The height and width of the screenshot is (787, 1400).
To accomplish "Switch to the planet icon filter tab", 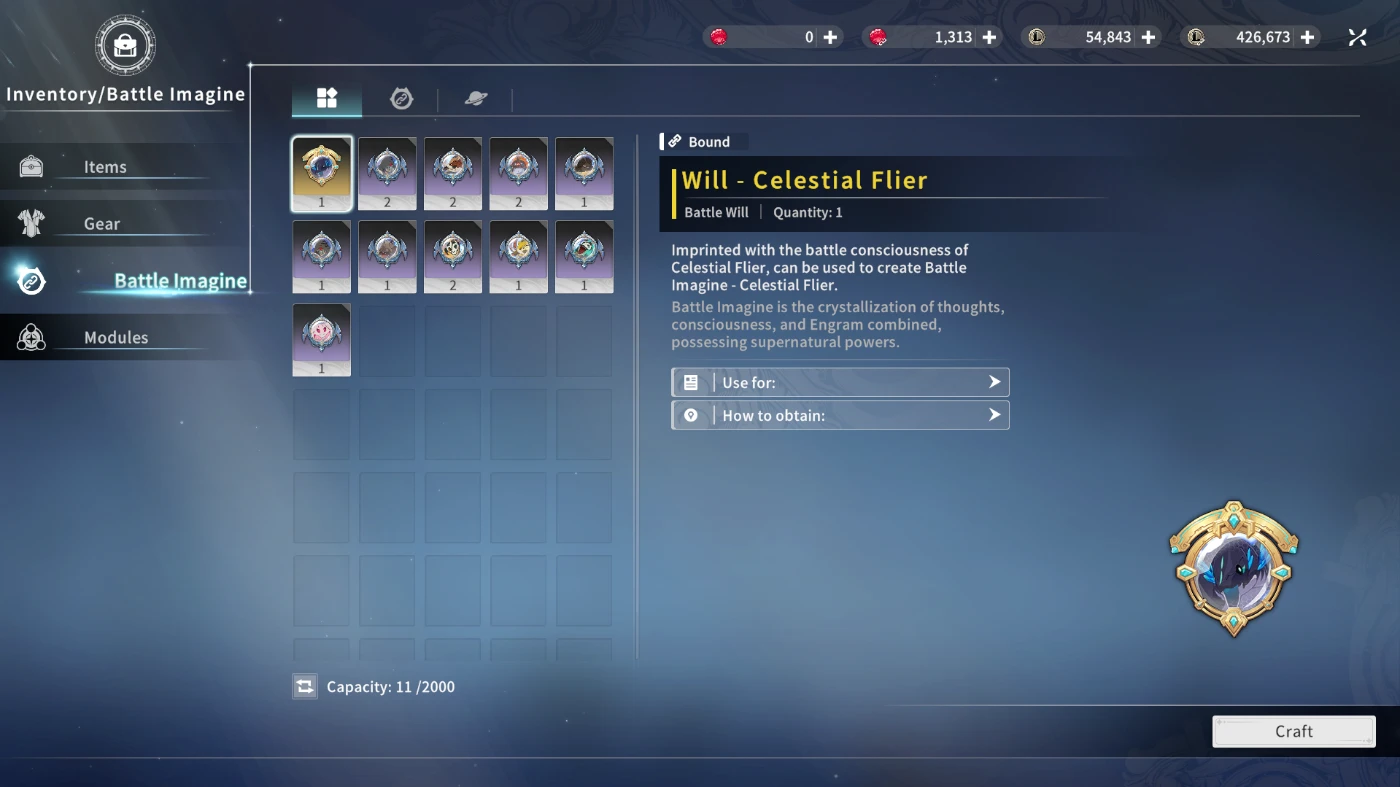I will tap(476, 98).
